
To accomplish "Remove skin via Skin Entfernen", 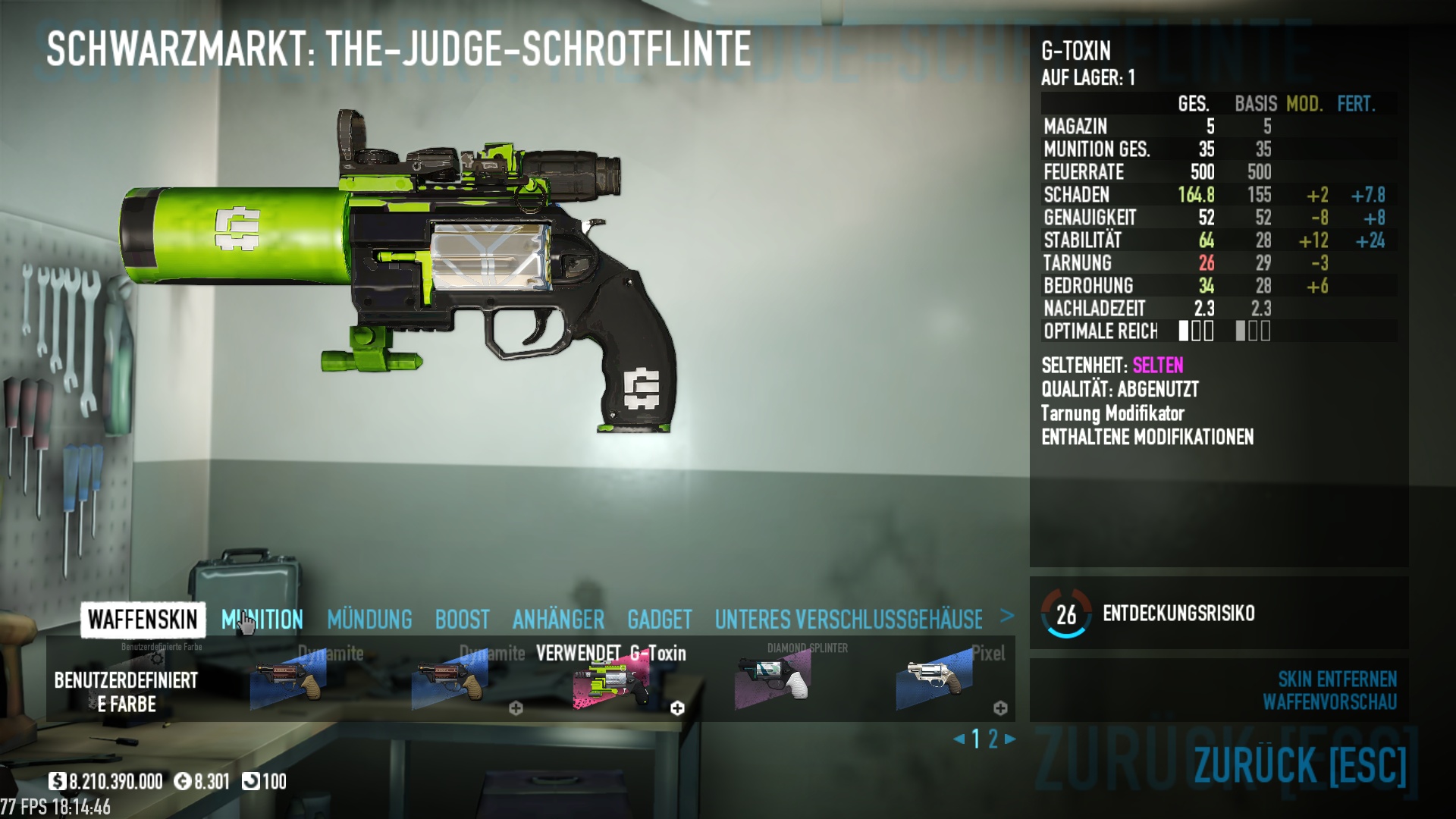I will point(1337,679).
